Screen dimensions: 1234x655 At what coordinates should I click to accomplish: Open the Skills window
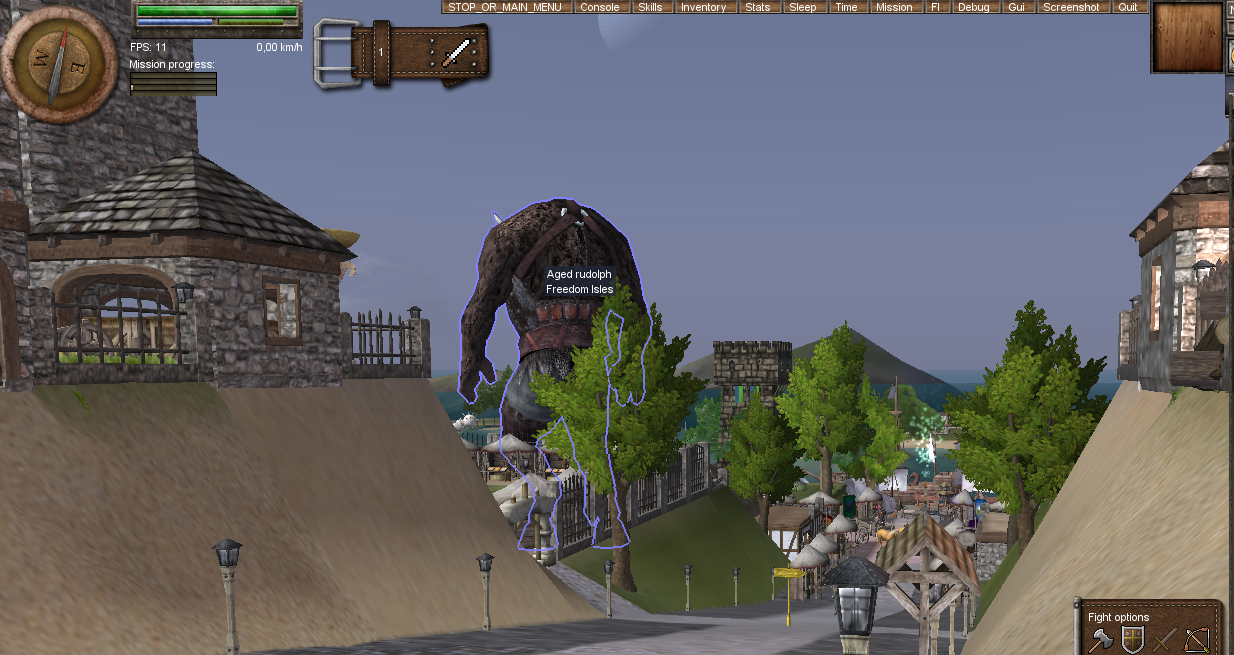650,7
